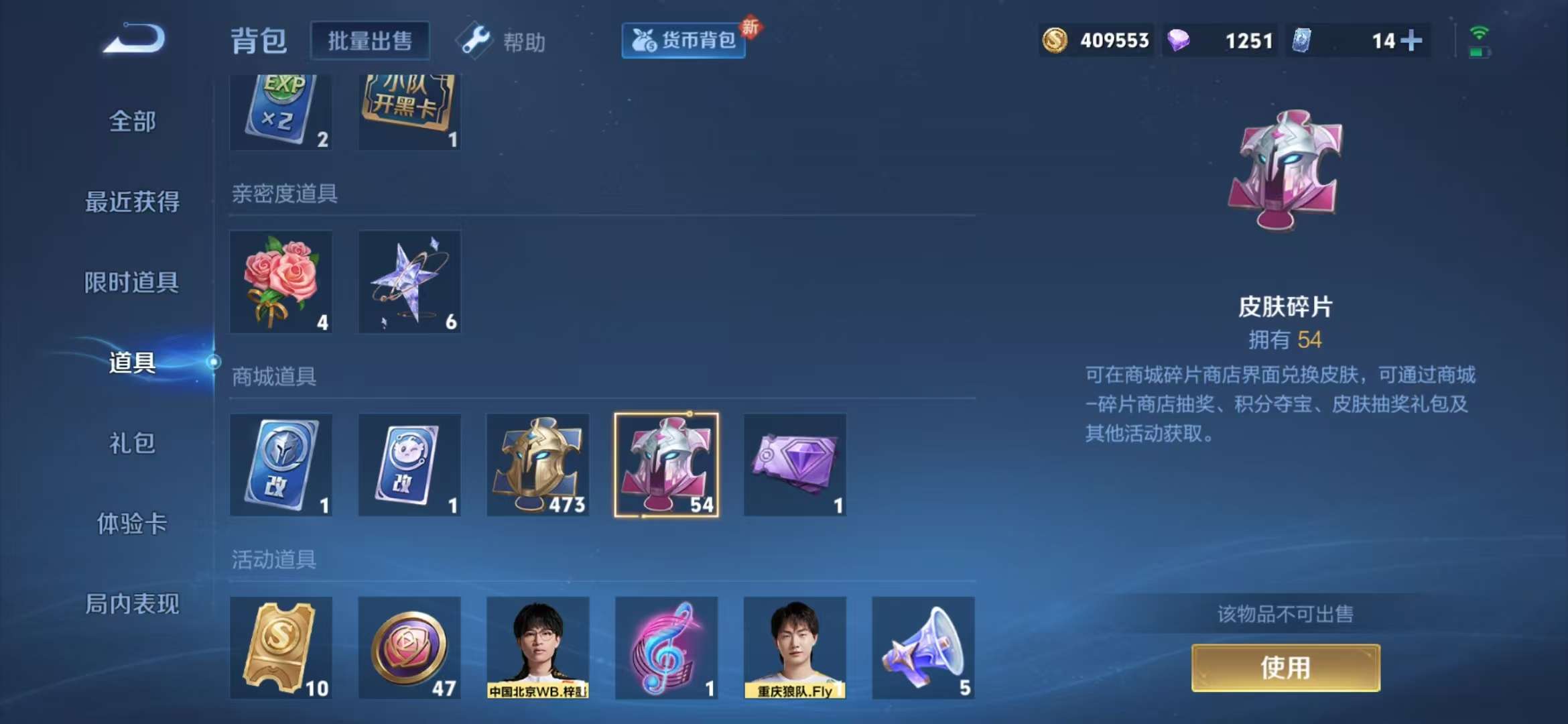The image size is (1568, 724).
Task: Switch to the 全部 sidebar tab
Action: (131, 123)
